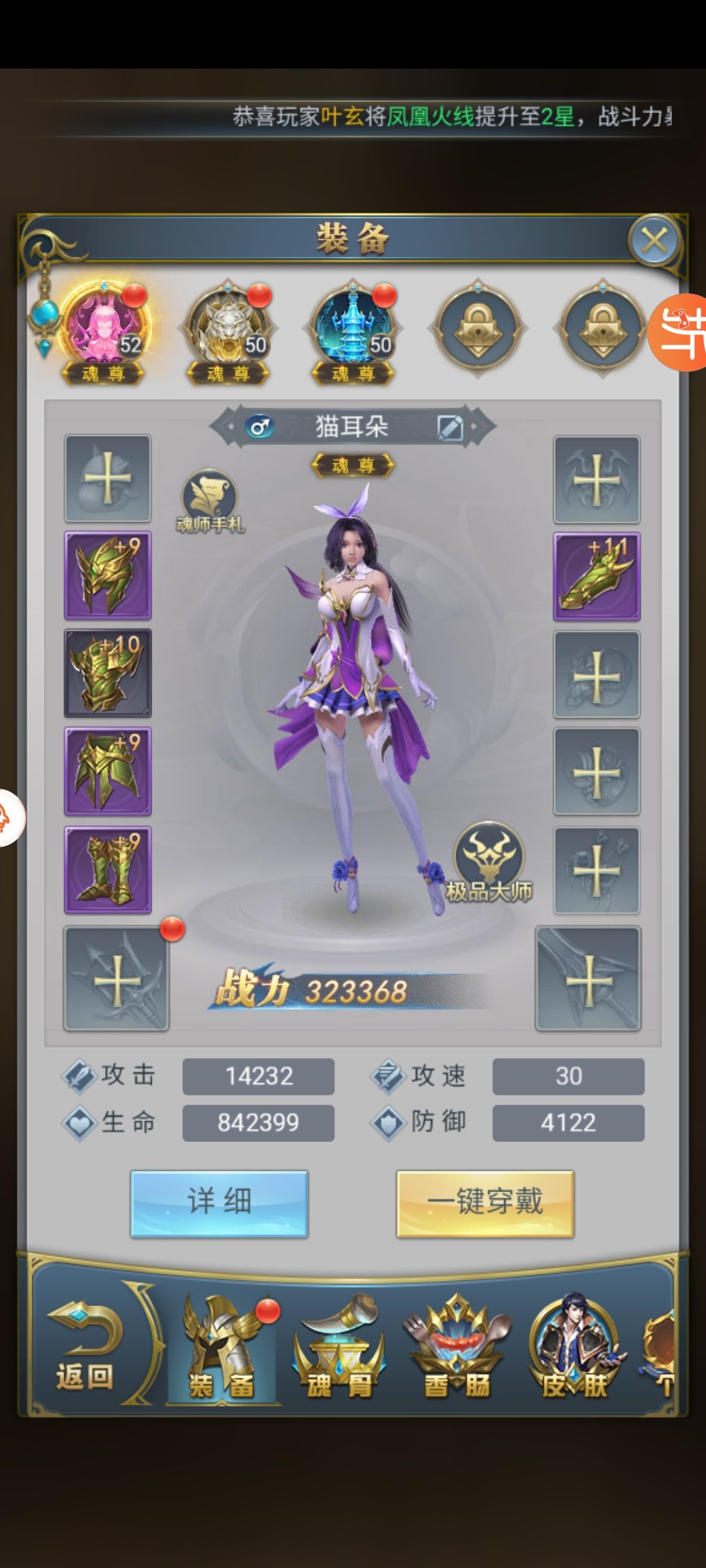The height and width of the screenshot is (1568, 706).
Task: Select the +9 green helmet slot
Action: pos(108,576)
